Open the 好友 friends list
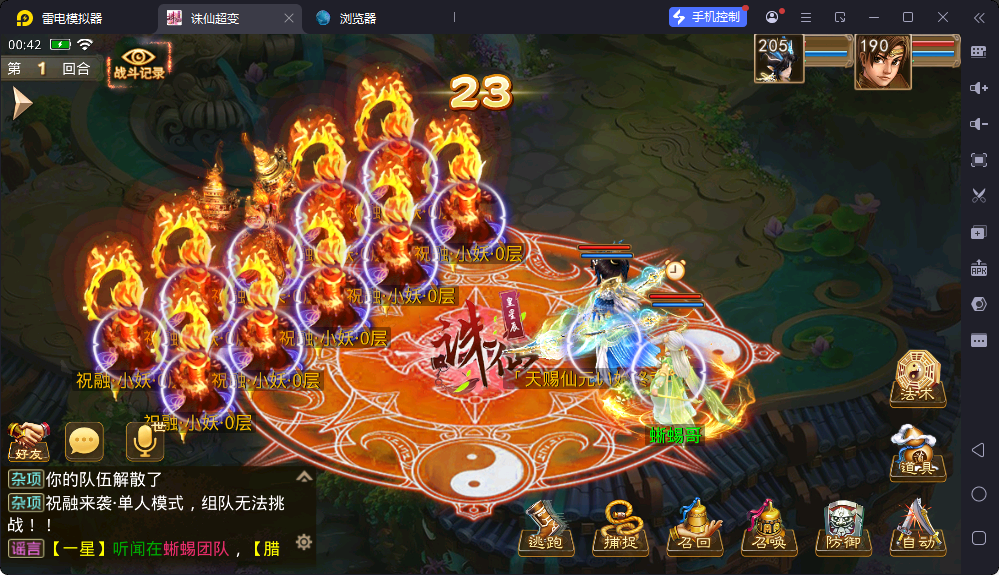 [29, 441]
